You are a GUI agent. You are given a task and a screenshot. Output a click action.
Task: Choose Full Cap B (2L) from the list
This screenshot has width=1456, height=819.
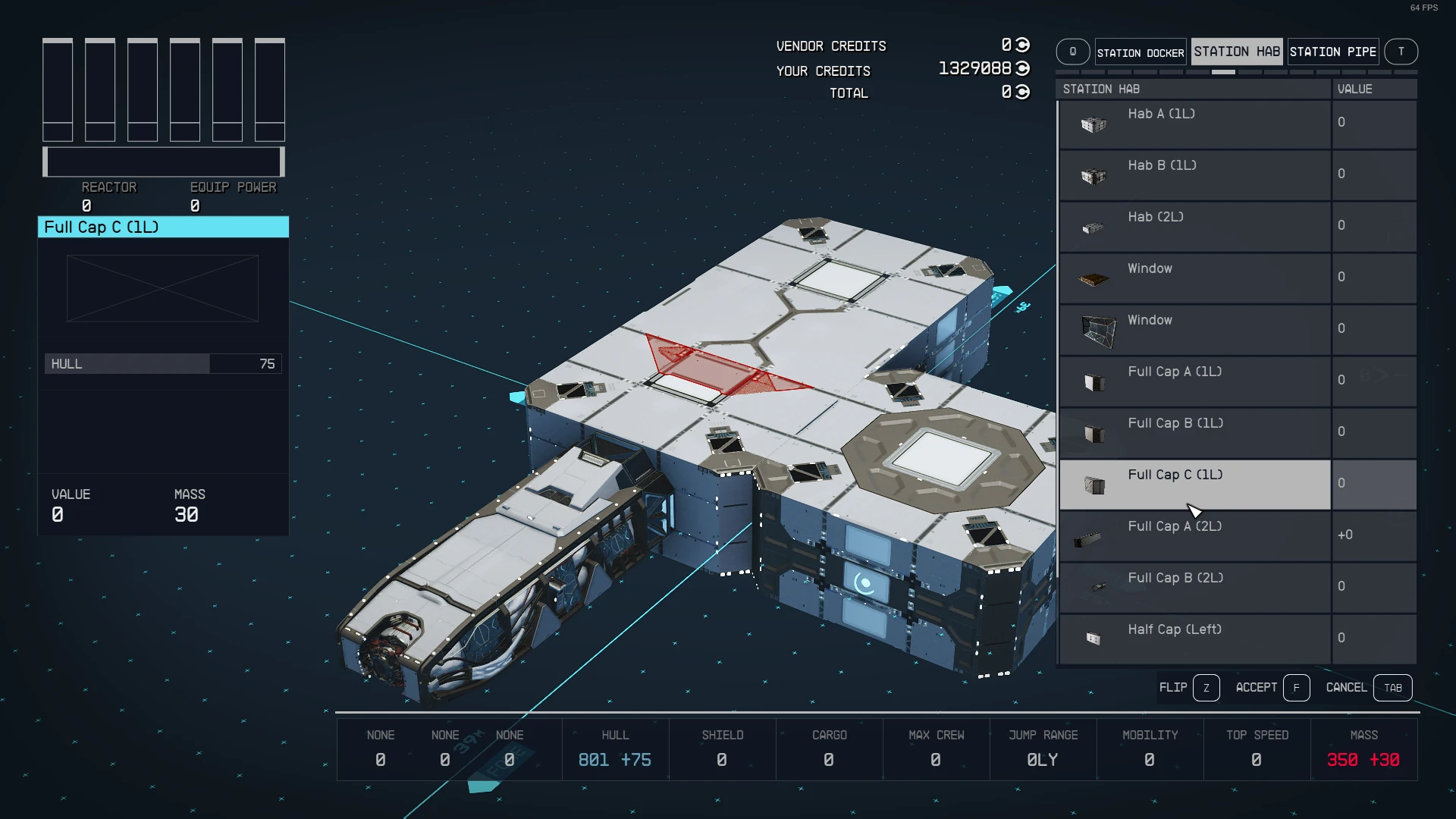(1194, 587)
